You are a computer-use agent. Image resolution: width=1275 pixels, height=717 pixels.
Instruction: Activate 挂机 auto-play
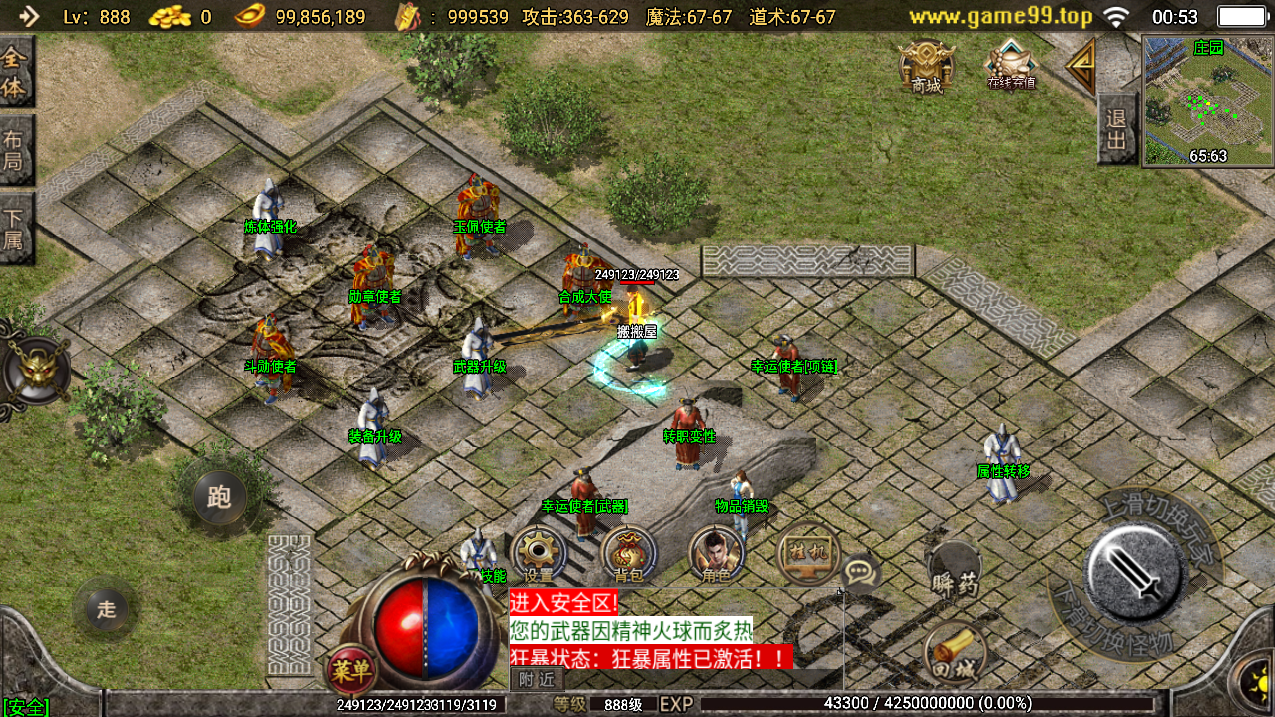806,553
